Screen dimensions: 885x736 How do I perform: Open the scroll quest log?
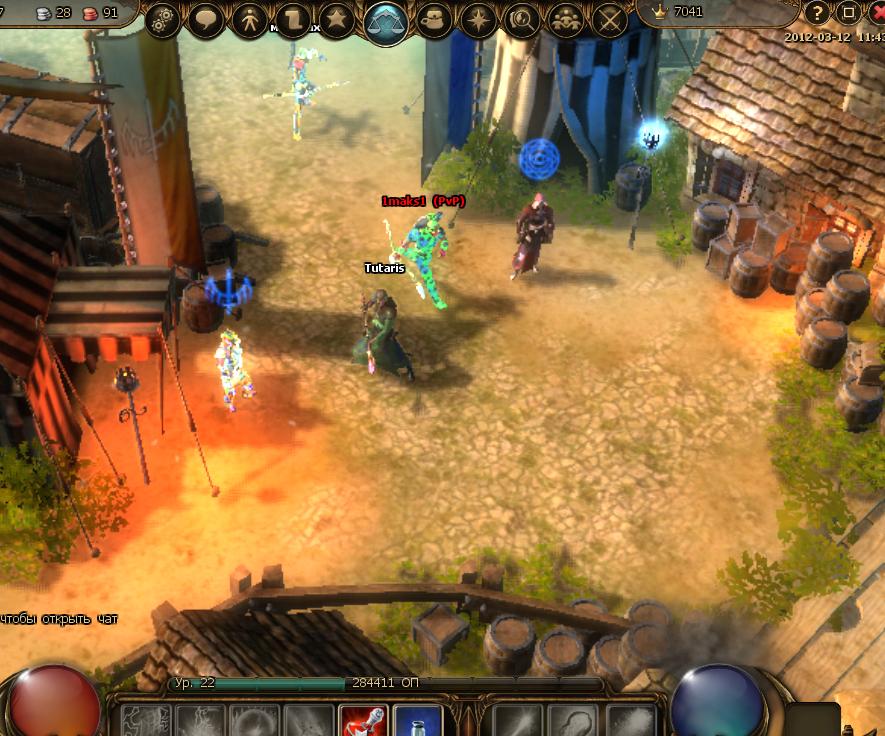click(x=294, y=20)
